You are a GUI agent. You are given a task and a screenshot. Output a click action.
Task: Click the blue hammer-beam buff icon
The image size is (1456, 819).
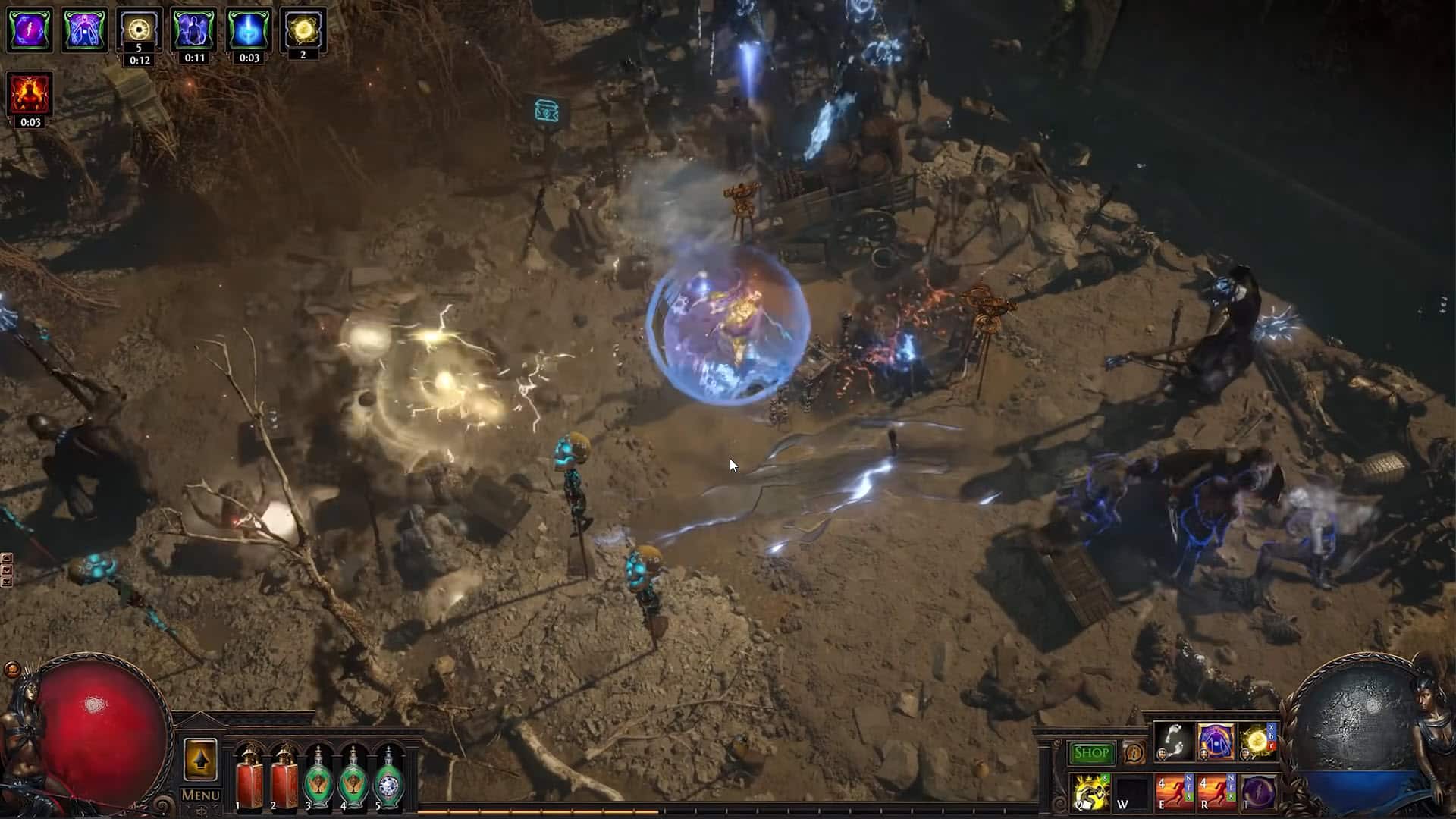point(249,30)
